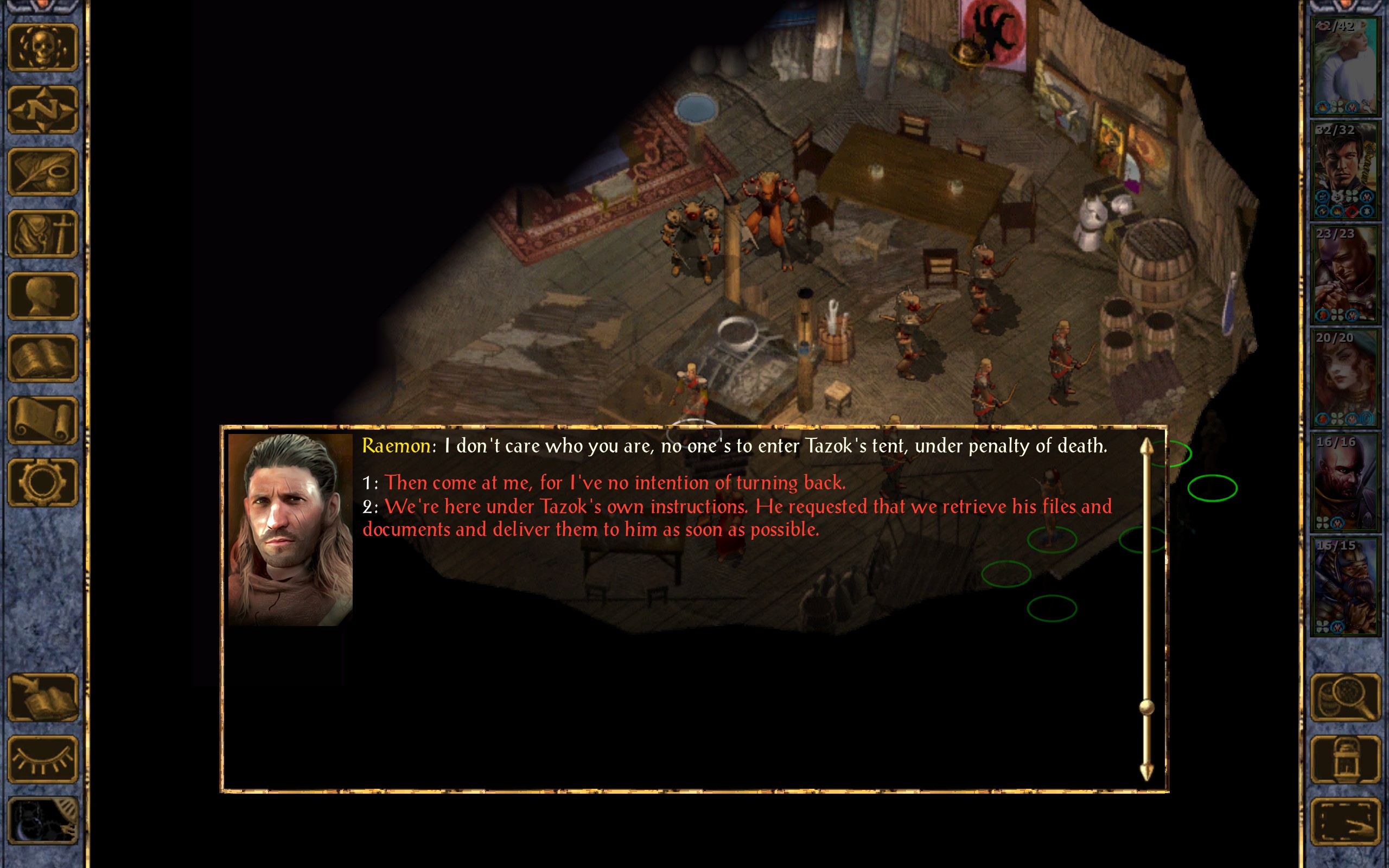This screenshot has width=1389, height=868.
Task: Click the magnifying glass highlight button
Action: tap(1345, 698)
